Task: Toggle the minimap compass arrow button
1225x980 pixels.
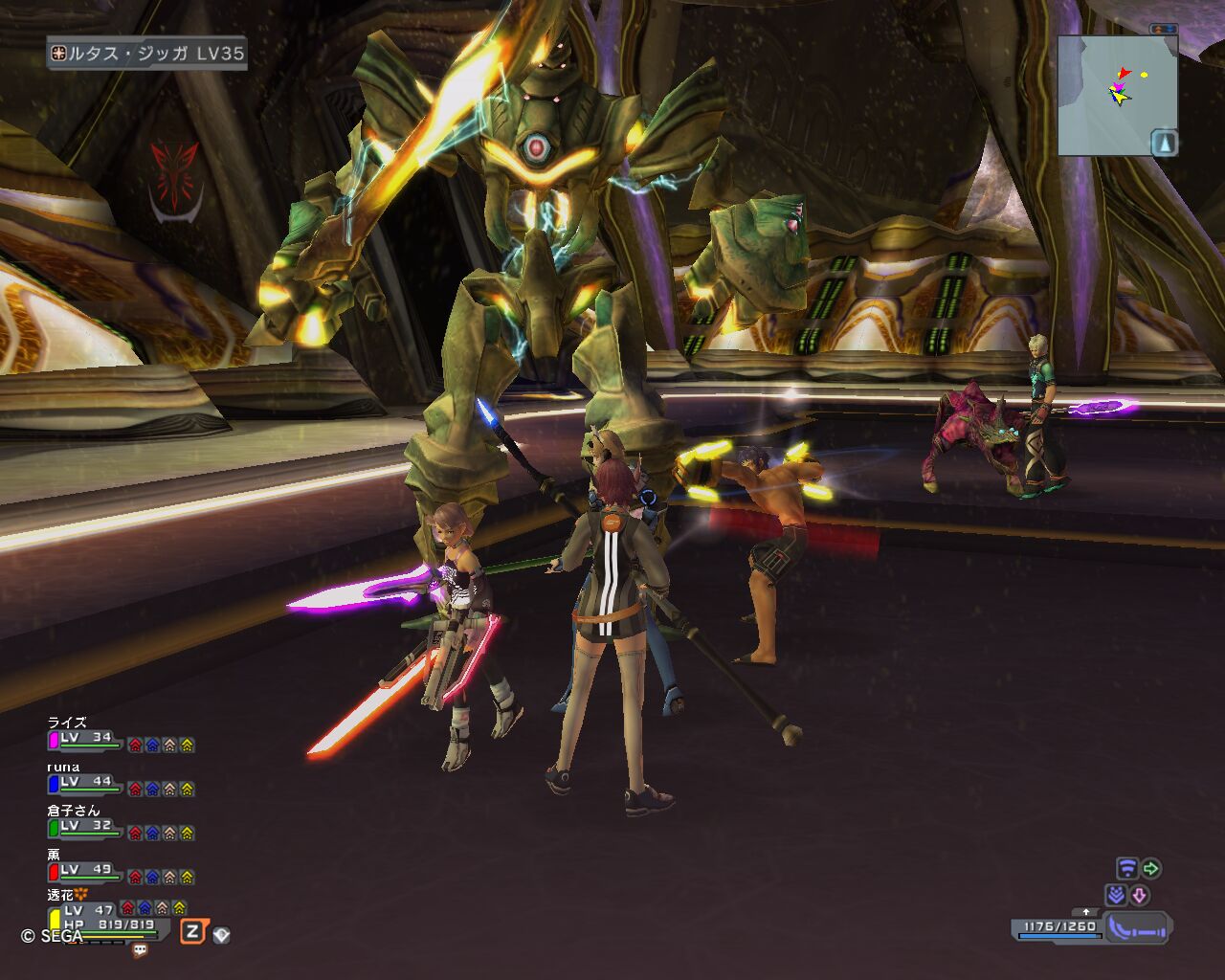Action: (x=1164, y=143)
